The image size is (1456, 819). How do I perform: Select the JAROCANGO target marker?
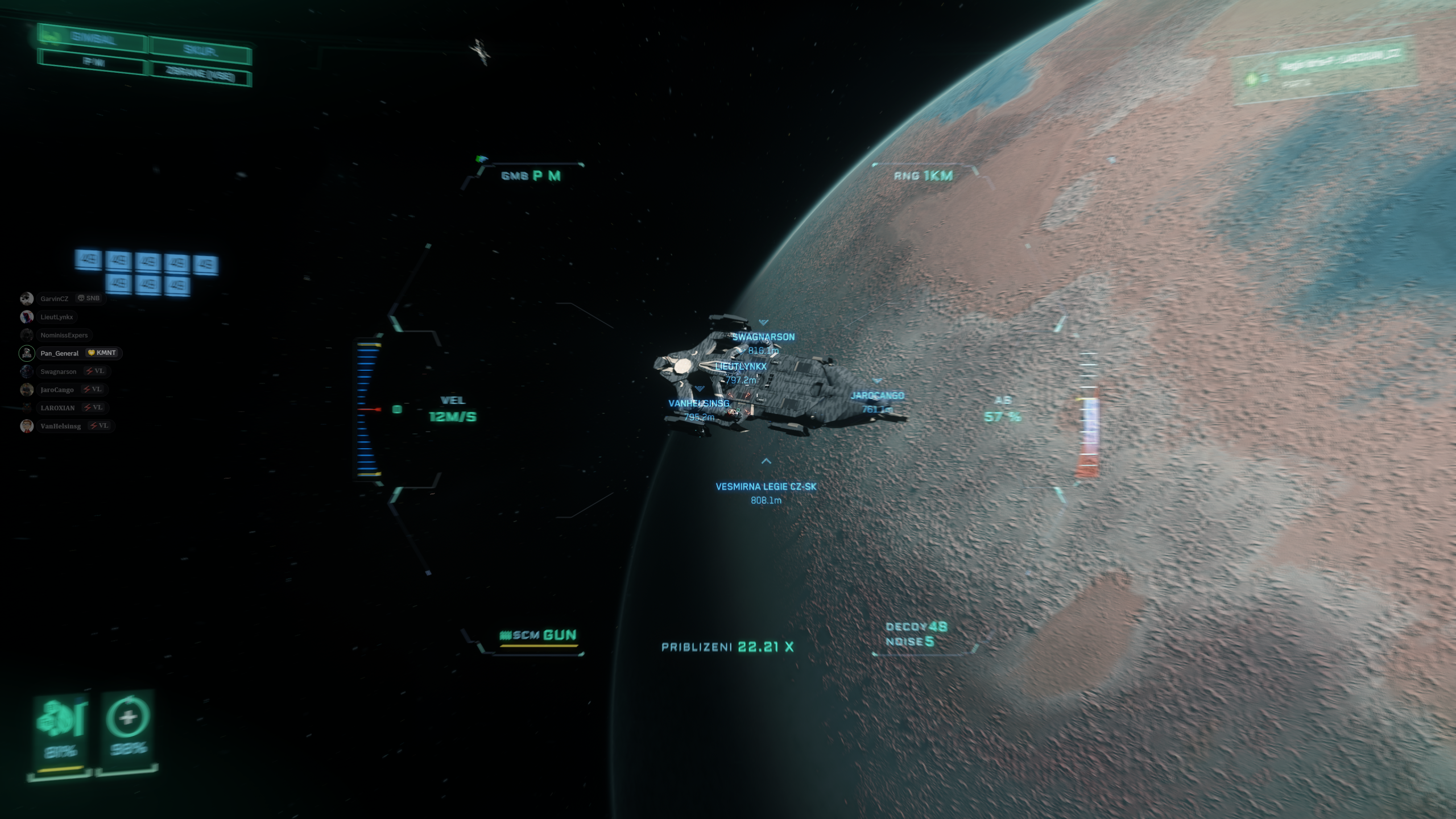click(877, 395)
